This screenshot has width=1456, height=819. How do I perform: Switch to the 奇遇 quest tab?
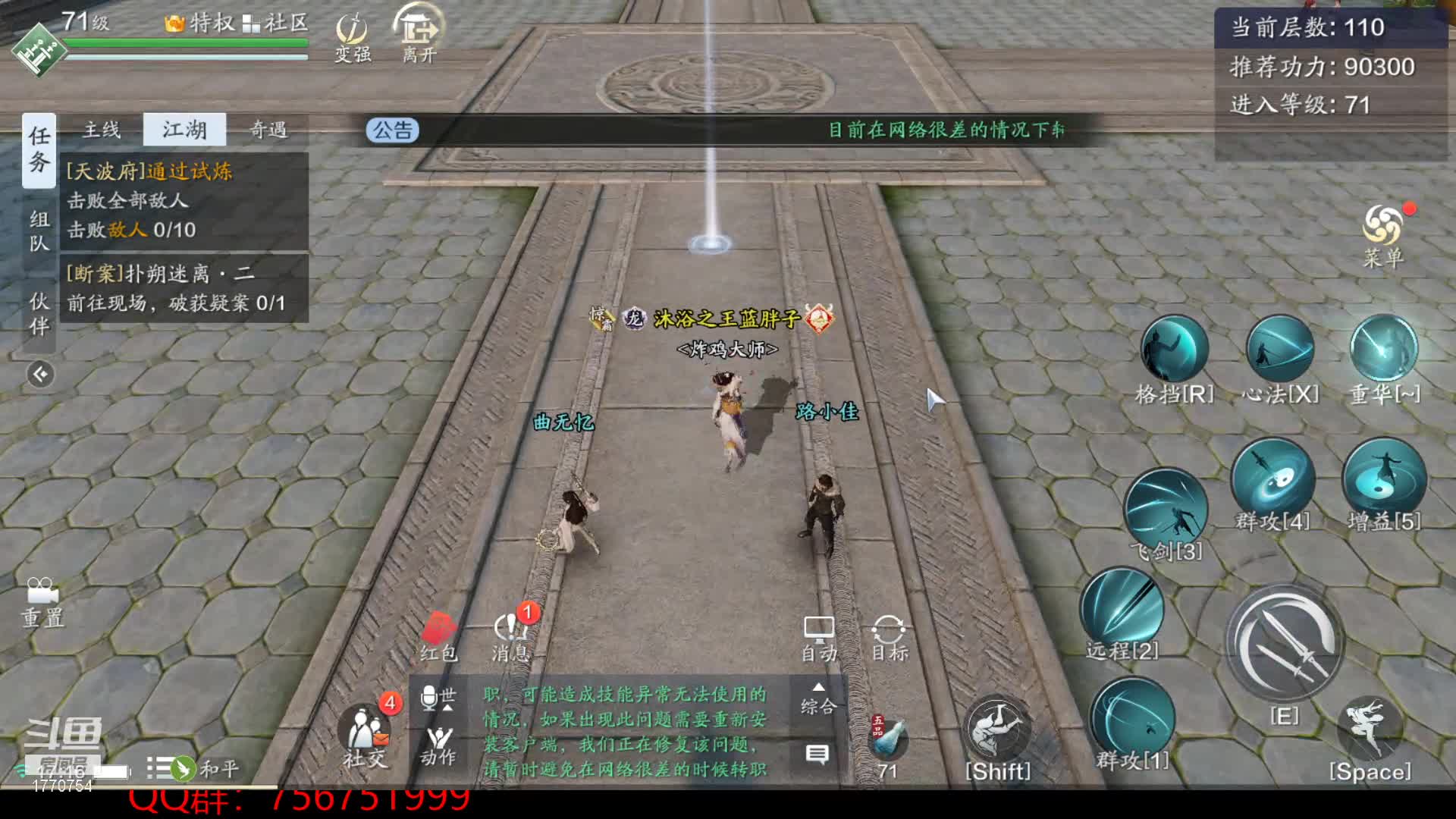[x=268, y=130]
